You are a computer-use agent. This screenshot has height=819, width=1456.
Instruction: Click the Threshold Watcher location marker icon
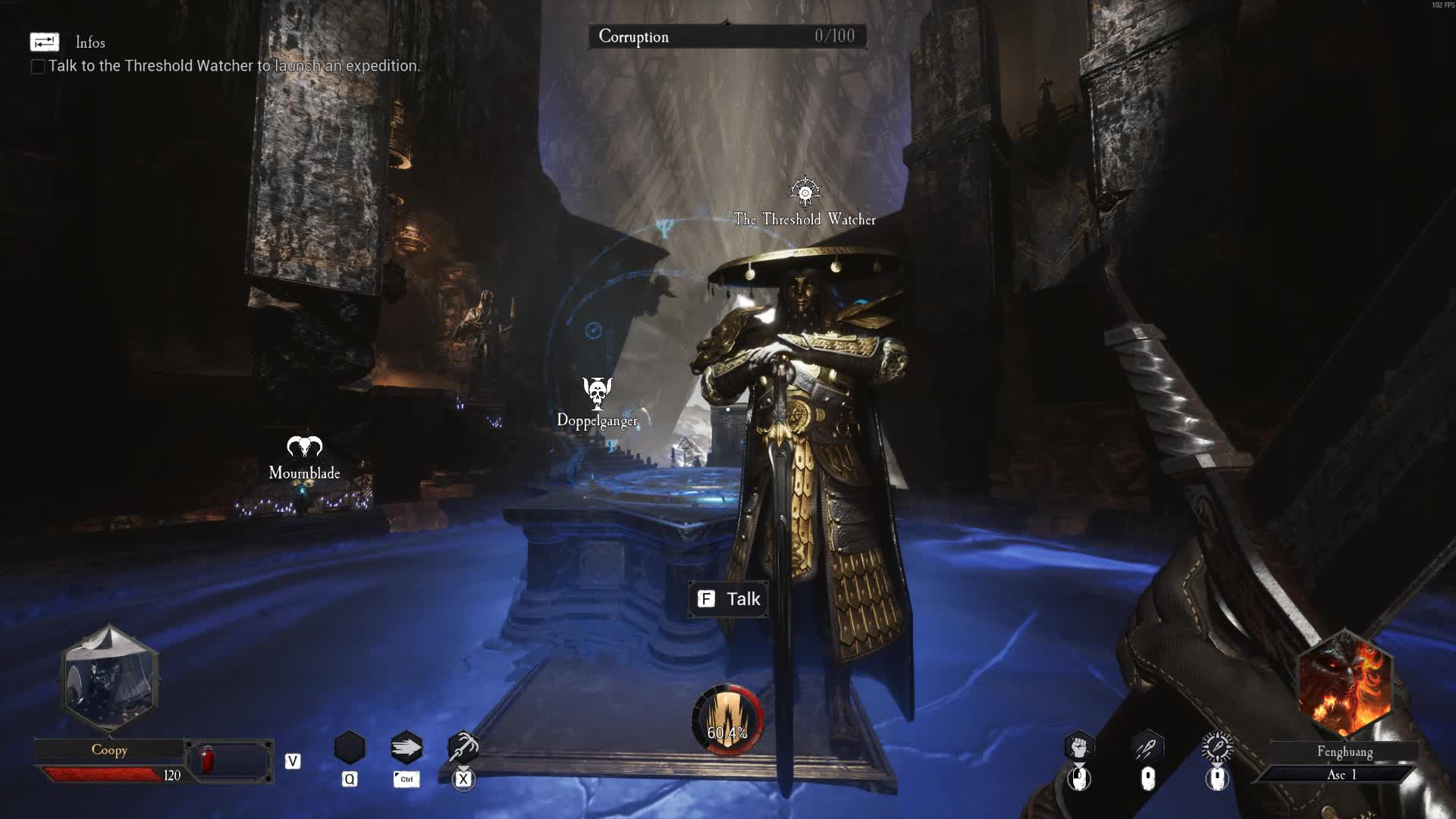805,192
